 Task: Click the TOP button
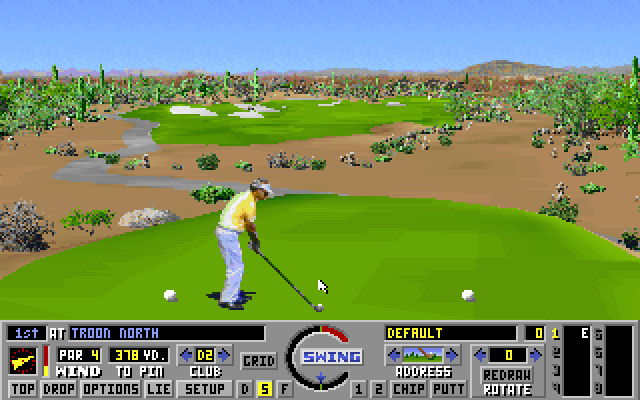[22, 389]
